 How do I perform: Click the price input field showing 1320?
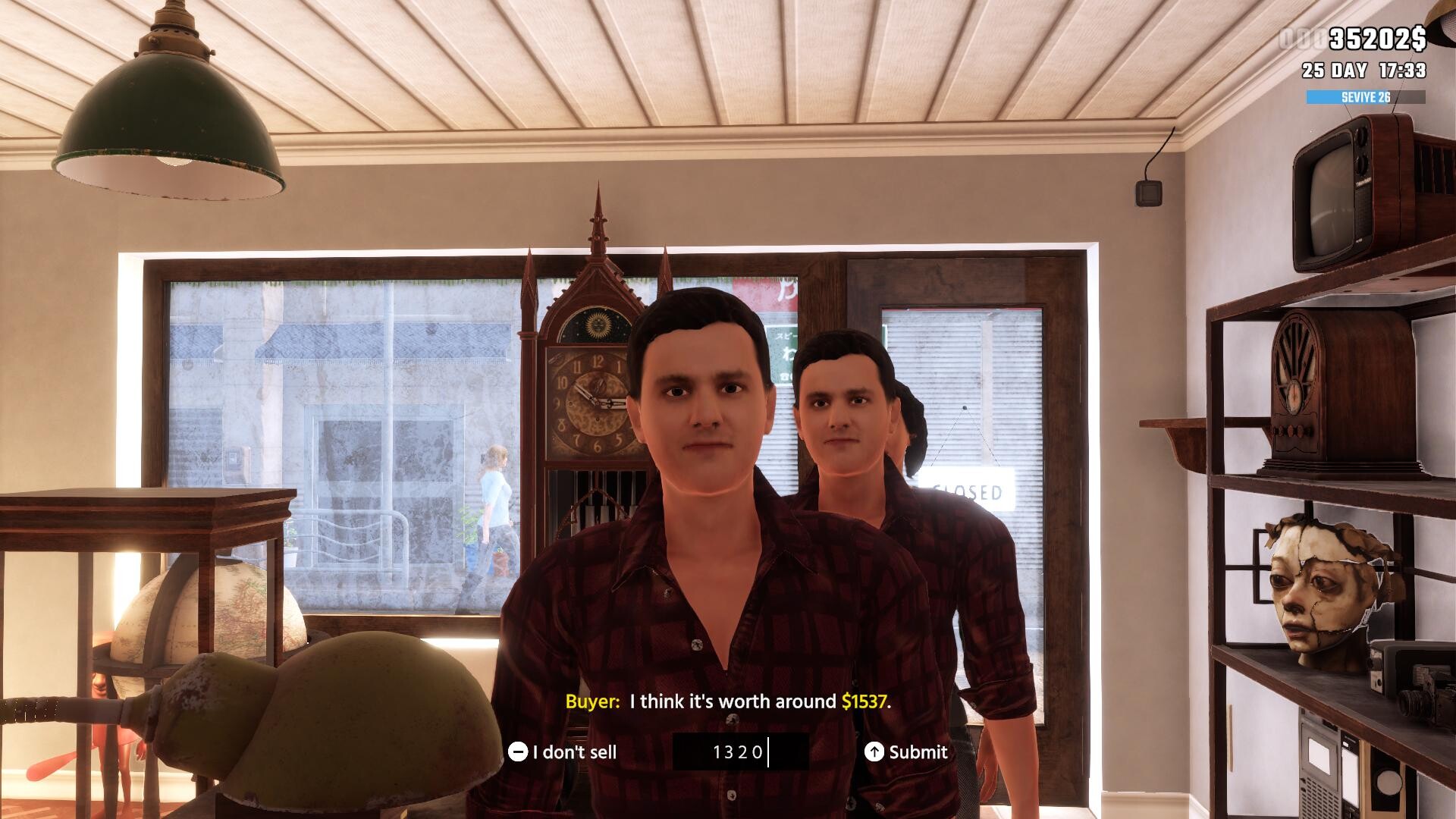(x=739, y=752)
